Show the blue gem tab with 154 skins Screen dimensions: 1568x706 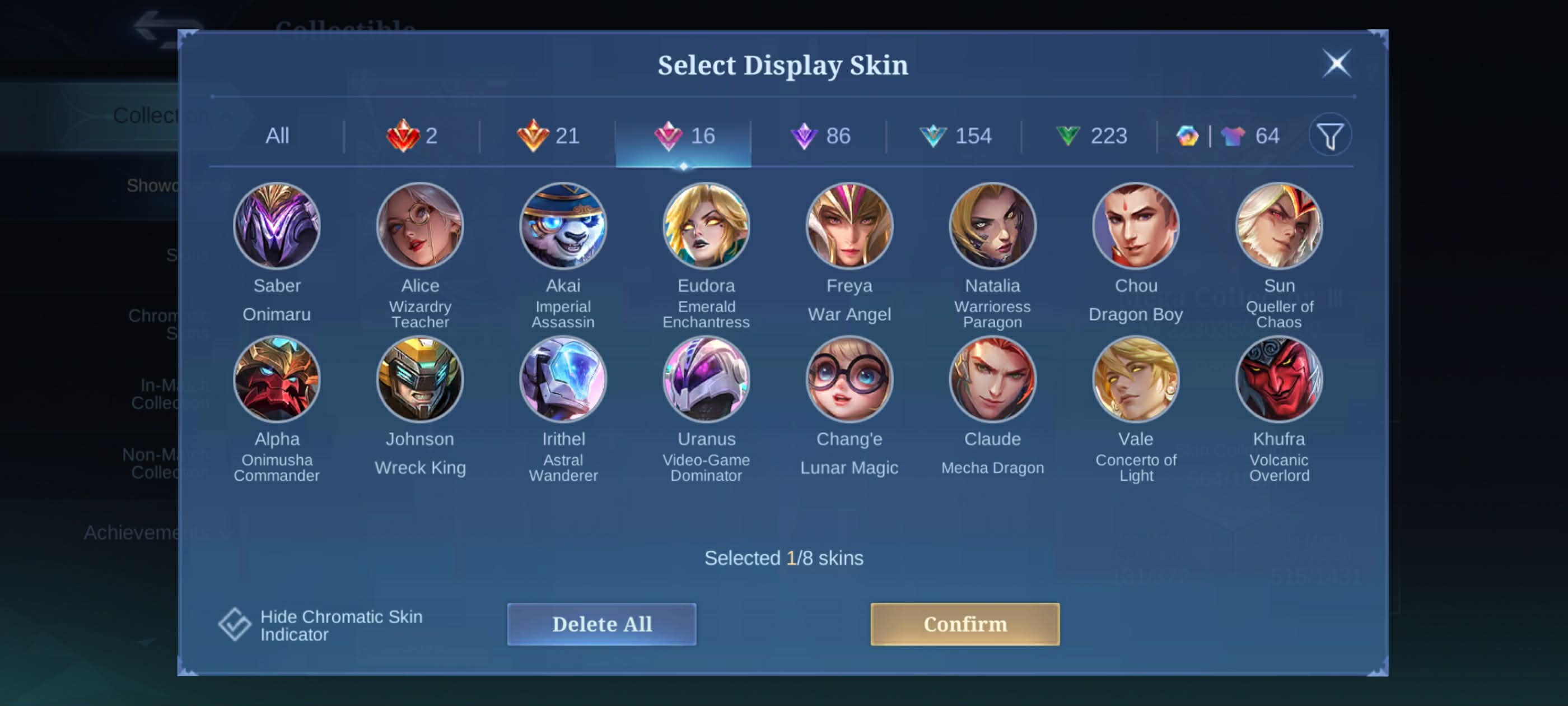click(x=955, y=136)
